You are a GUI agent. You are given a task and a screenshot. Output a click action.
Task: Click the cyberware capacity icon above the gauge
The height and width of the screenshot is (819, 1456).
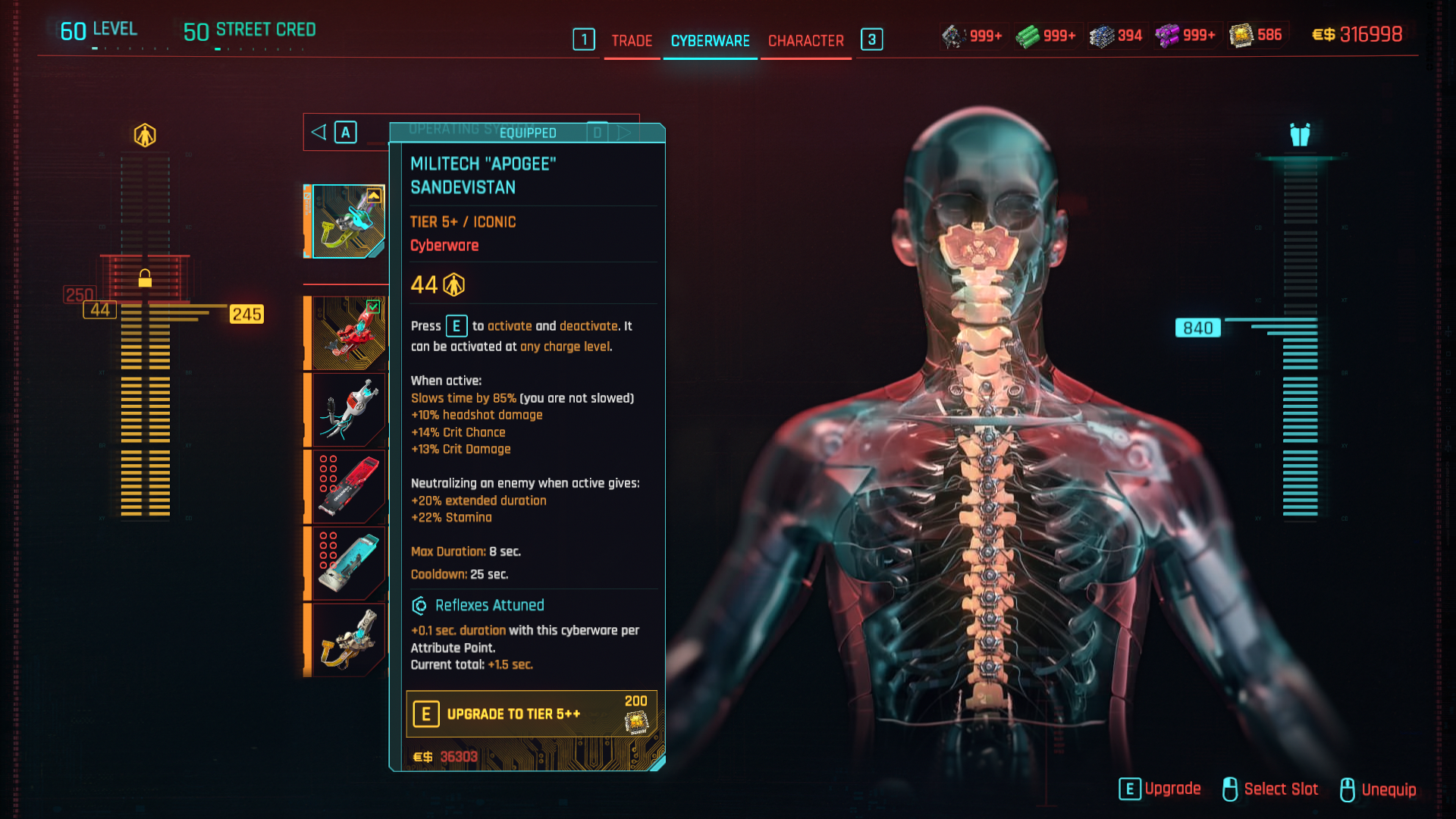click(145, 136)
